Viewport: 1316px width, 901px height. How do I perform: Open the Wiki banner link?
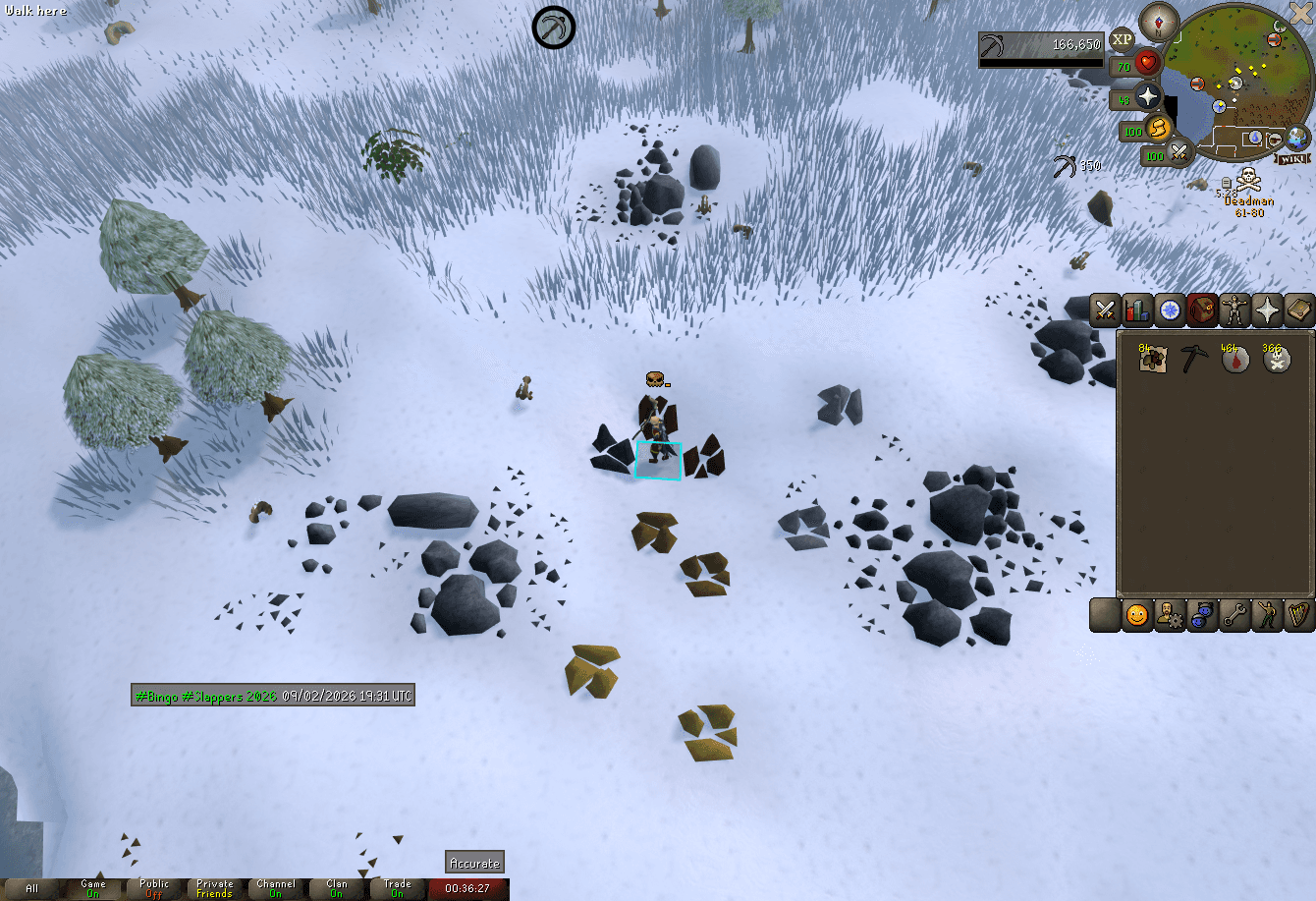click(1291, 156)
